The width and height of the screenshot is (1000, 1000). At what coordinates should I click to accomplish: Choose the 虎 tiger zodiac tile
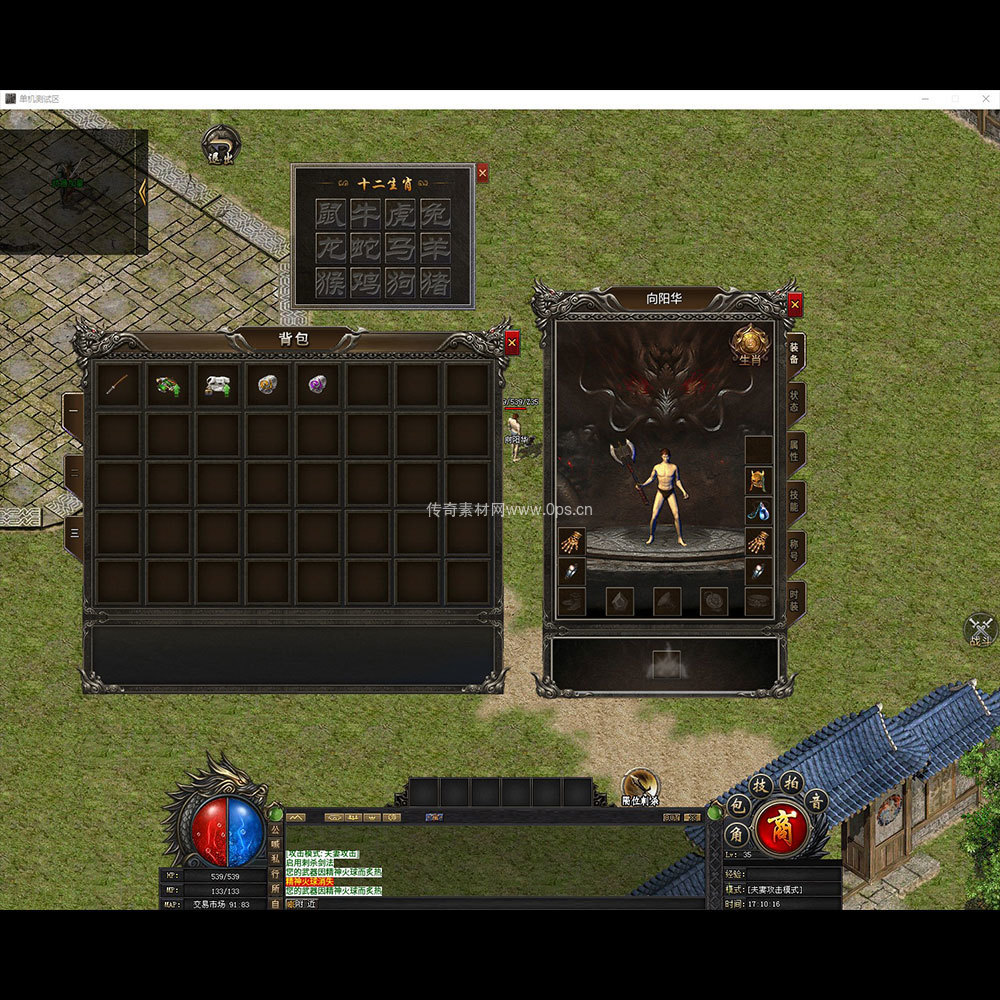tap(399, 213)
